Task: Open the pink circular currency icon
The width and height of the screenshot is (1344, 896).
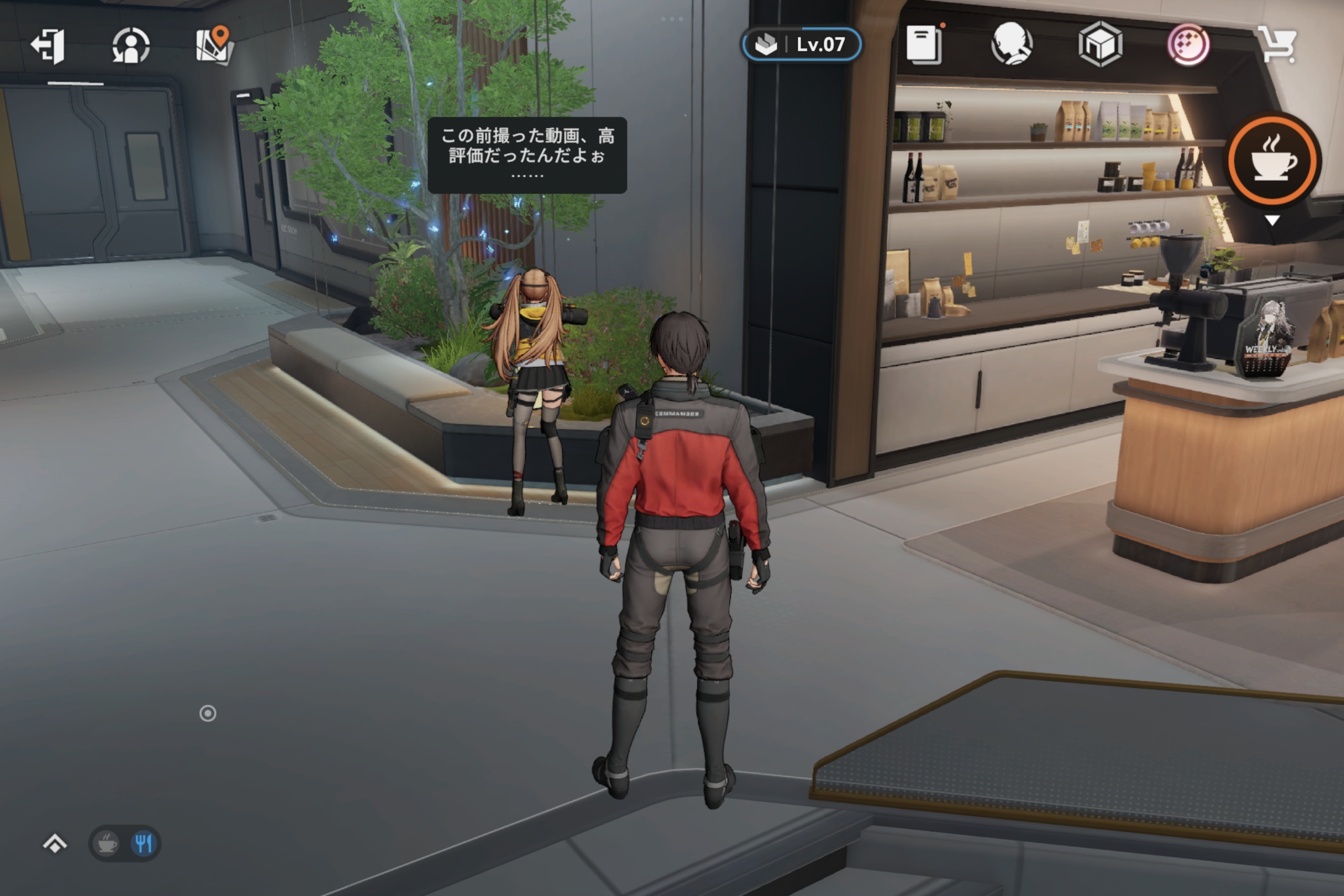Action: pos(1188,44)
